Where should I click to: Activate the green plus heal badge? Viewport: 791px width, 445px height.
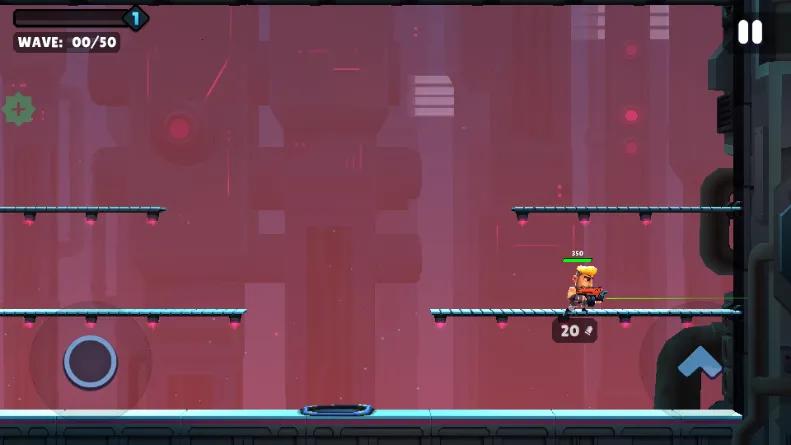pyautogui.click(x=18, y=109)
